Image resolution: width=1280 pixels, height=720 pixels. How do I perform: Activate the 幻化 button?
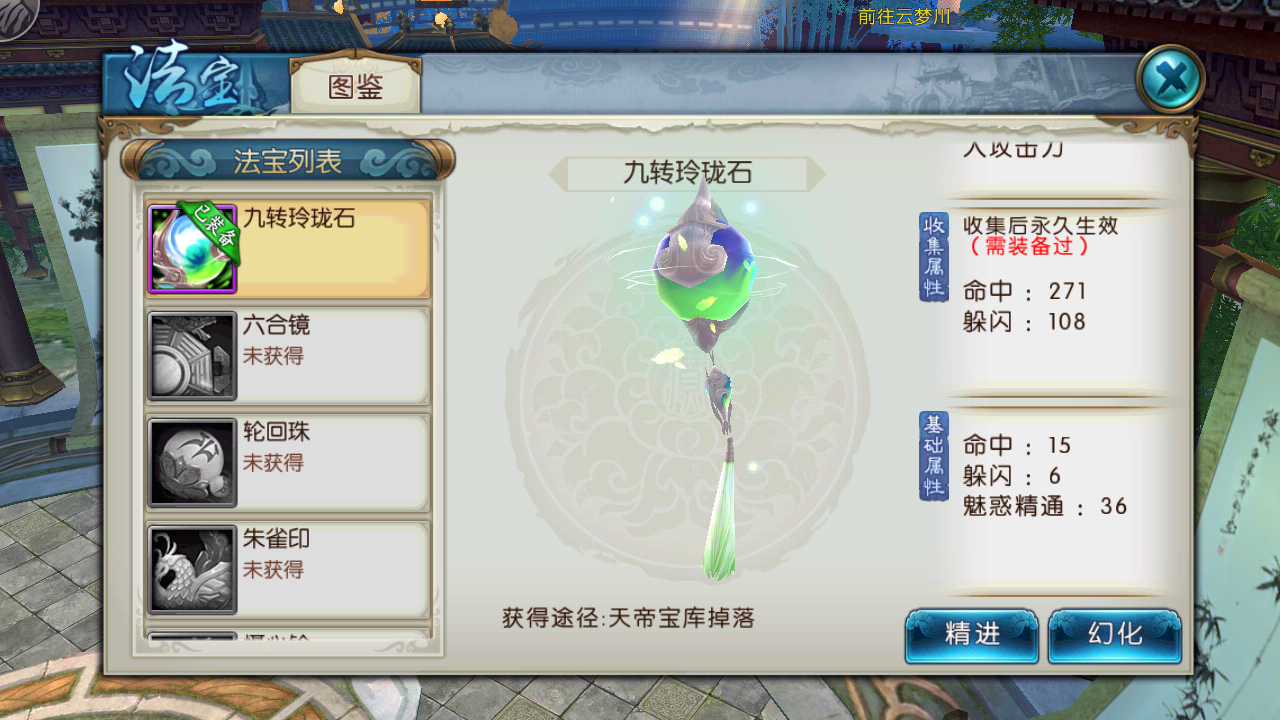(x=1114, y=635)
